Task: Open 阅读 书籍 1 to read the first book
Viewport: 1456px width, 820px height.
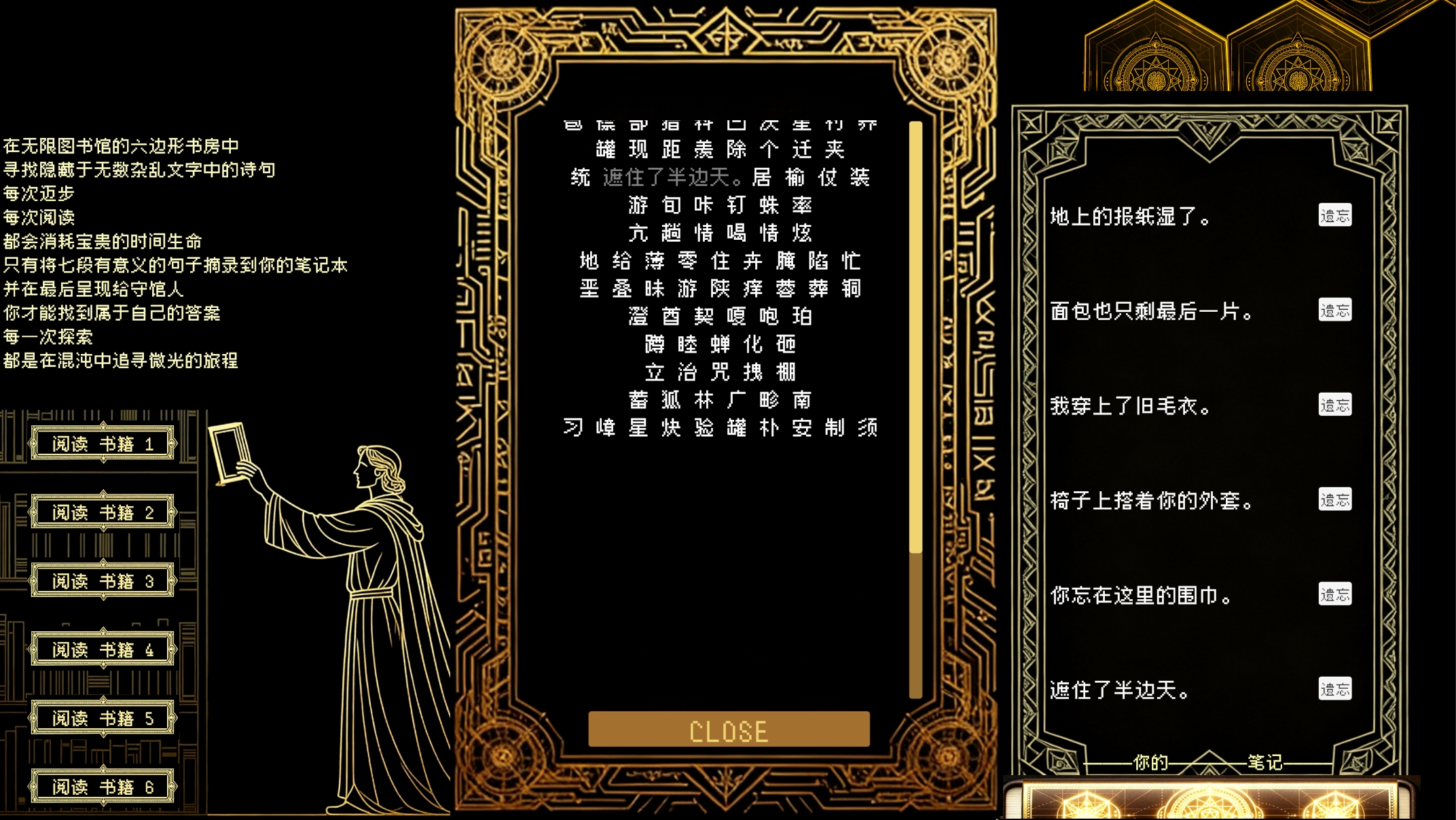Action: pyautogui.click(x=103, y=442)
